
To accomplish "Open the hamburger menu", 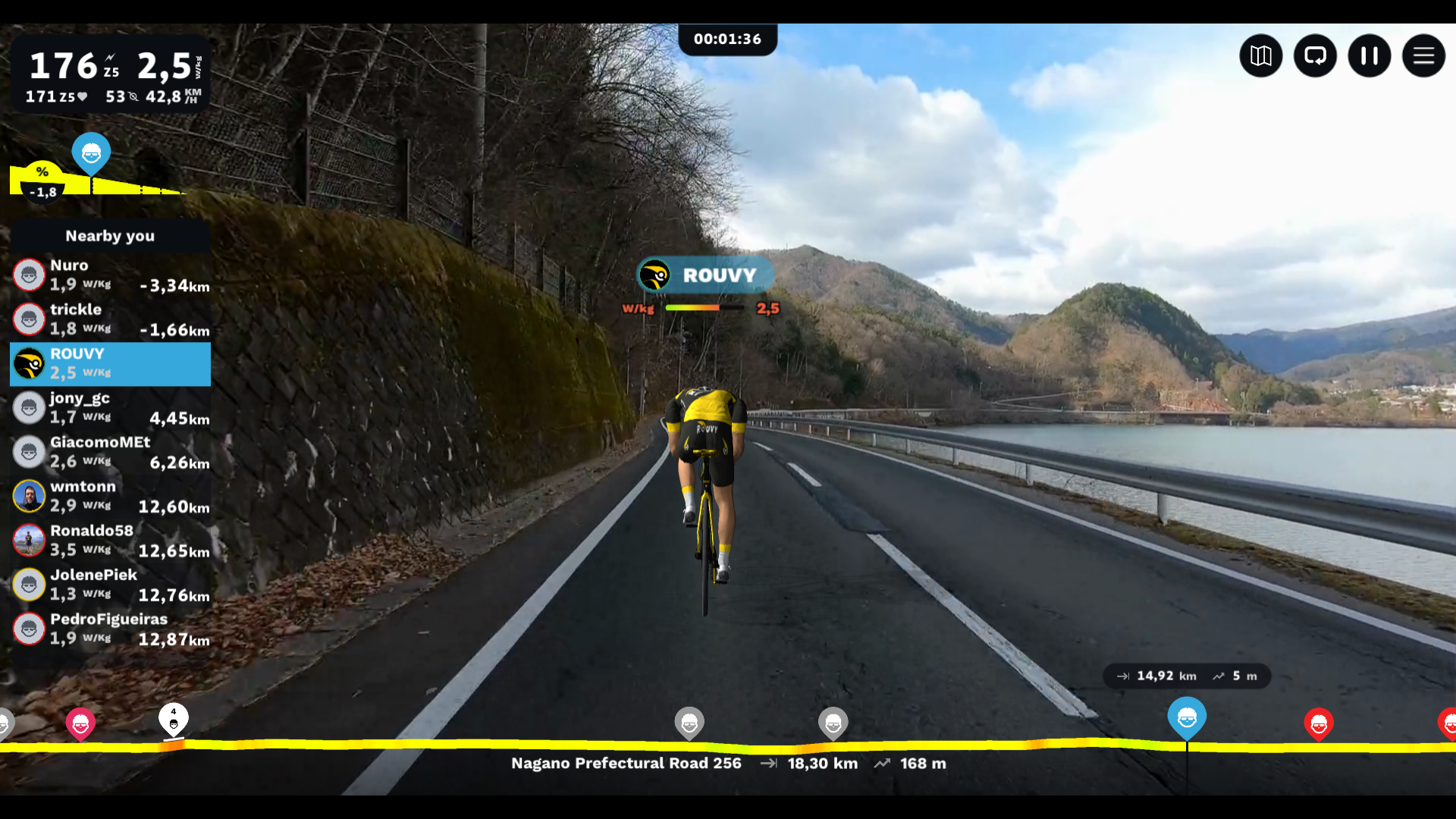I will click(1423, 55).
